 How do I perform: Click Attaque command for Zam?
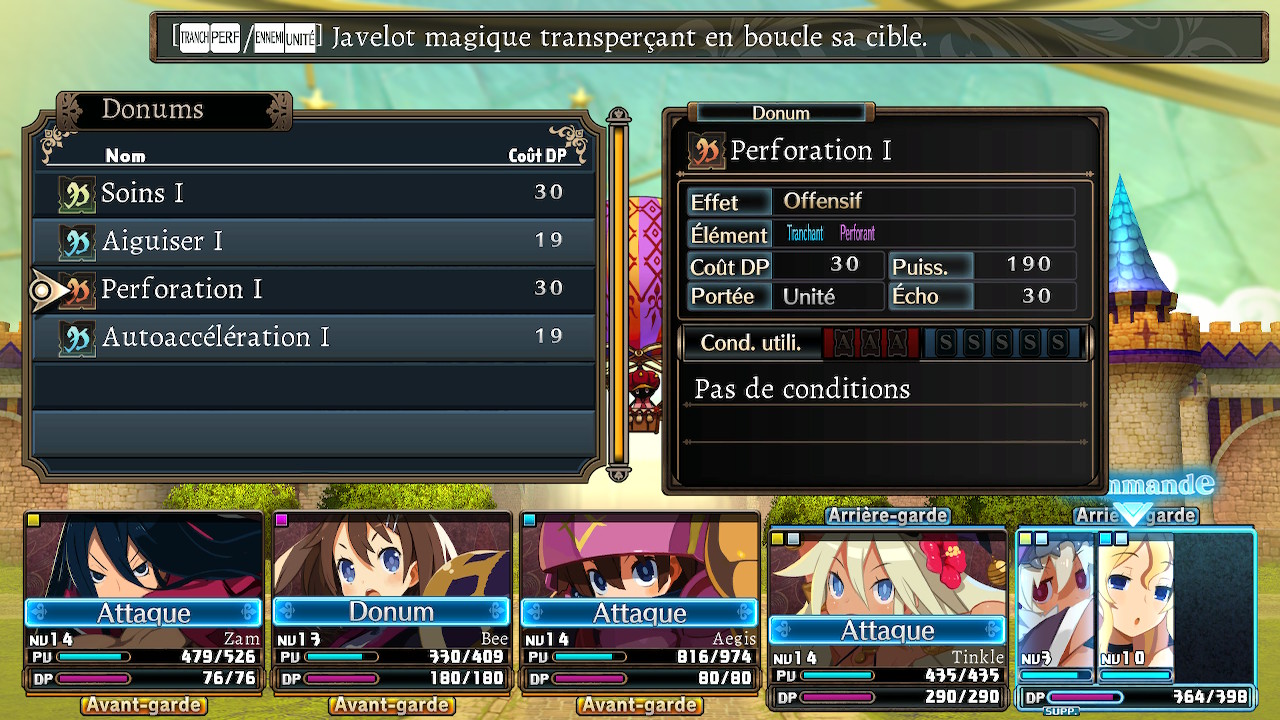pyautogui.click(x=143, y=612)
